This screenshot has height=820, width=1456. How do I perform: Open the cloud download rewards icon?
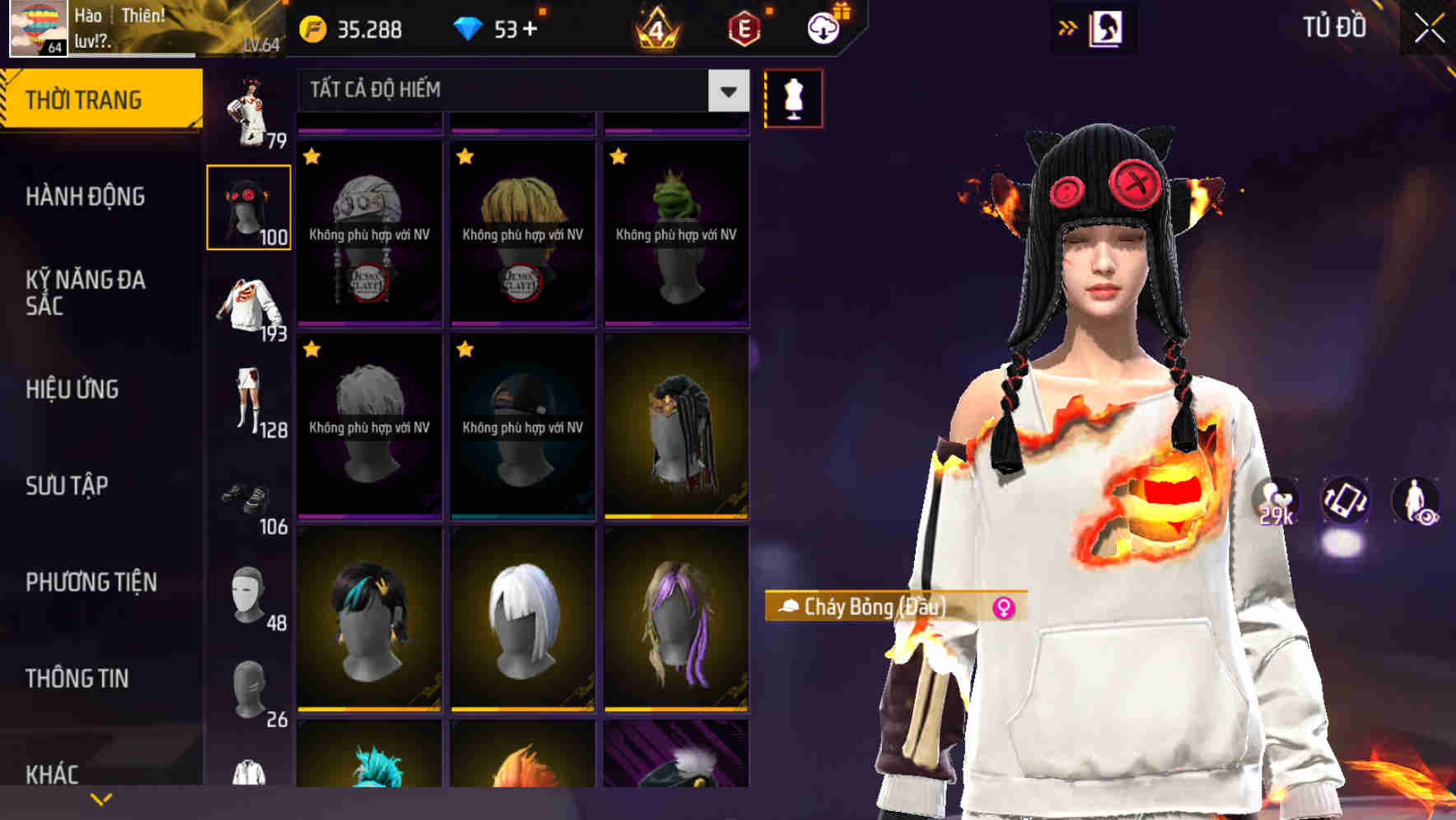(x=822, y=27)
